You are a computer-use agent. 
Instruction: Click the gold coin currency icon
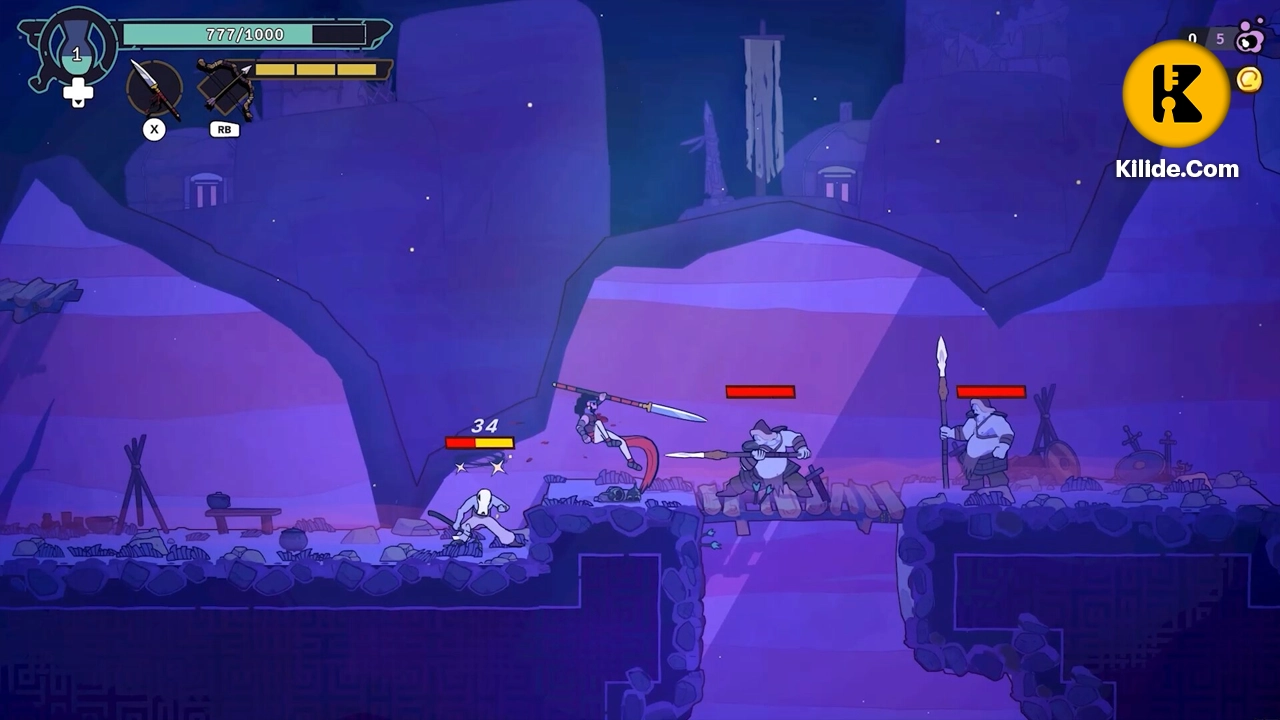pyautogui.click(x=1249, y=79)
